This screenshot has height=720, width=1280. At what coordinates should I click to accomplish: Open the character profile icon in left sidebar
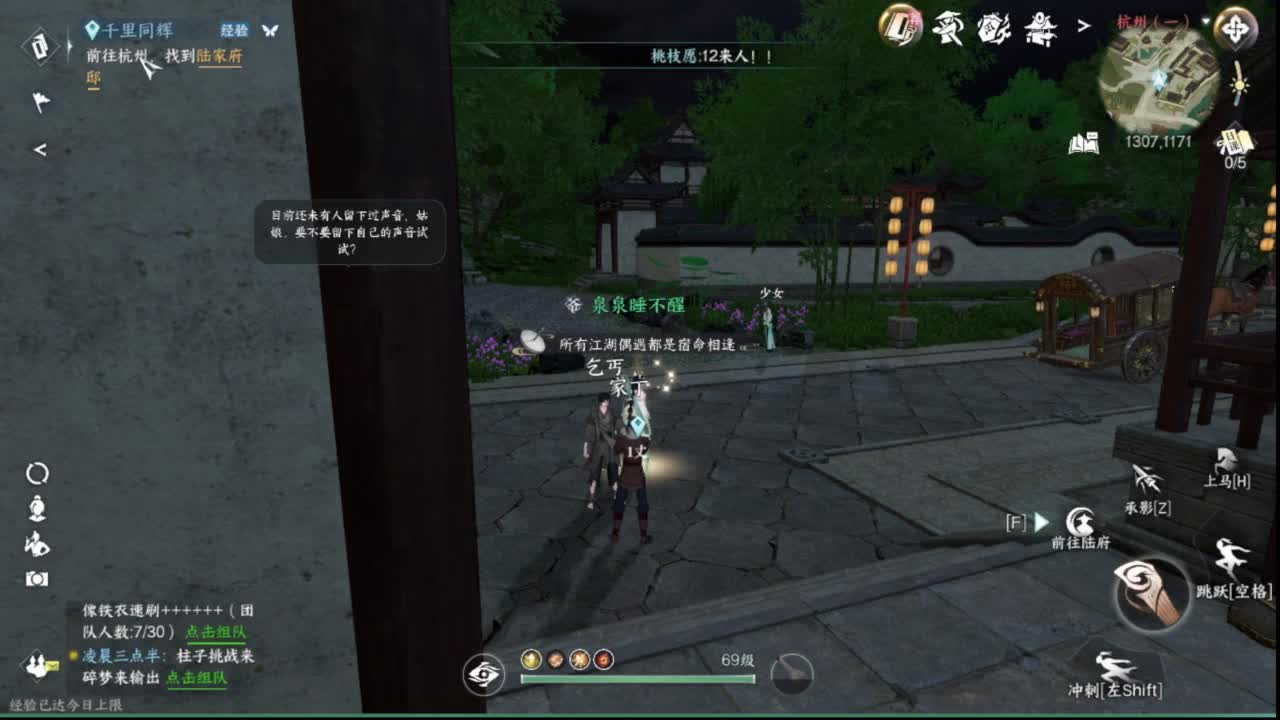(37, 510)
